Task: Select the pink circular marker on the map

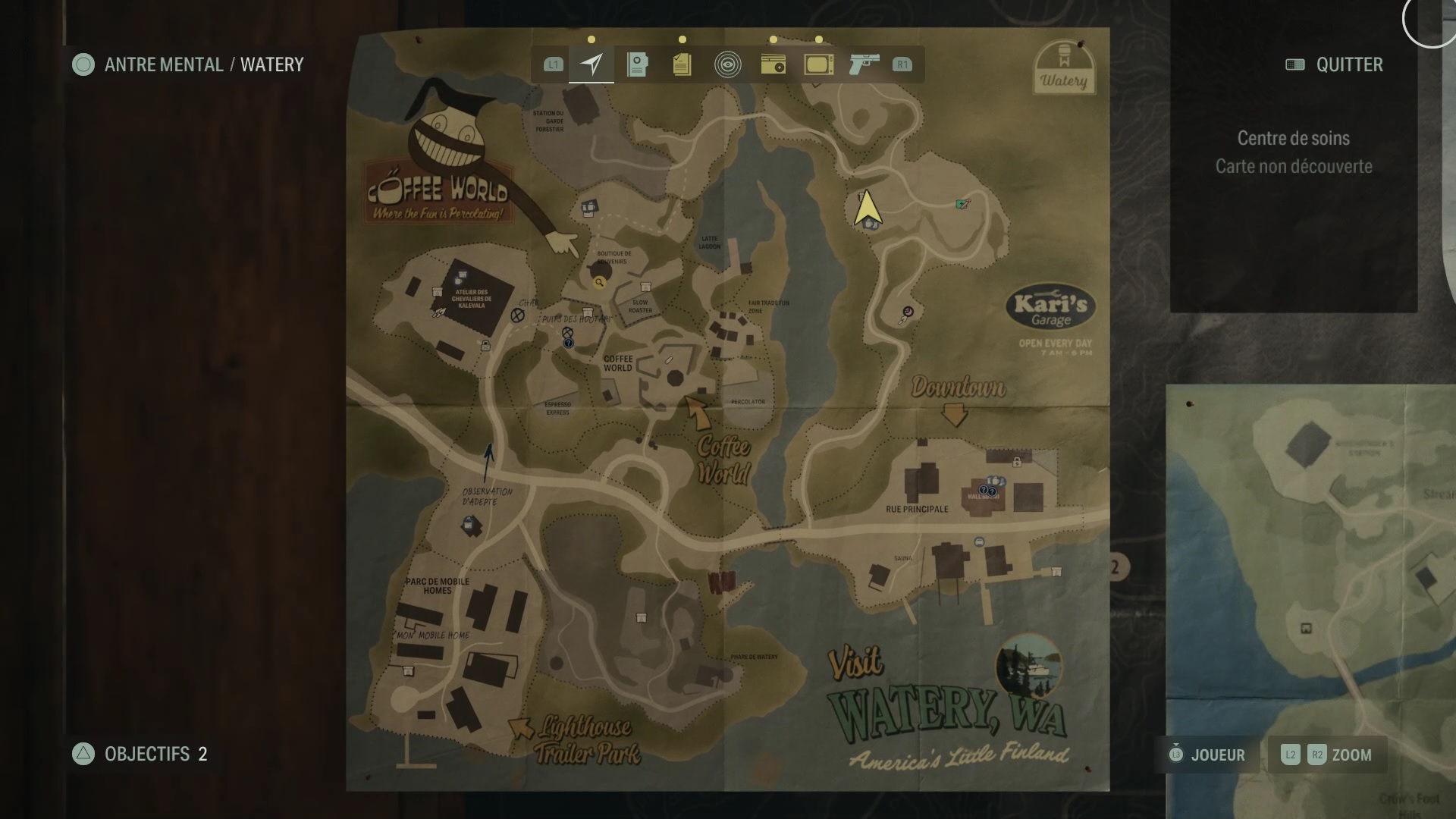Action: (908, 312)
